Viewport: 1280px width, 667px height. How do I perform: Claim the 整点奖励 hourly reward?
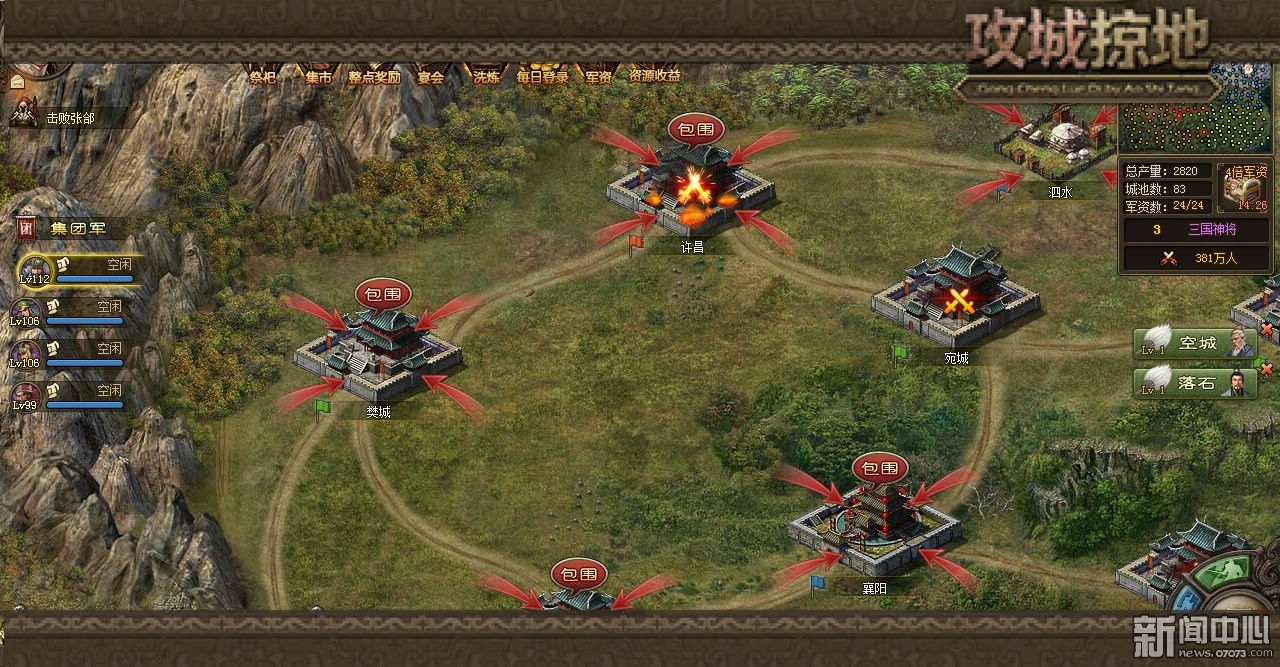click(x=374, y=75)
